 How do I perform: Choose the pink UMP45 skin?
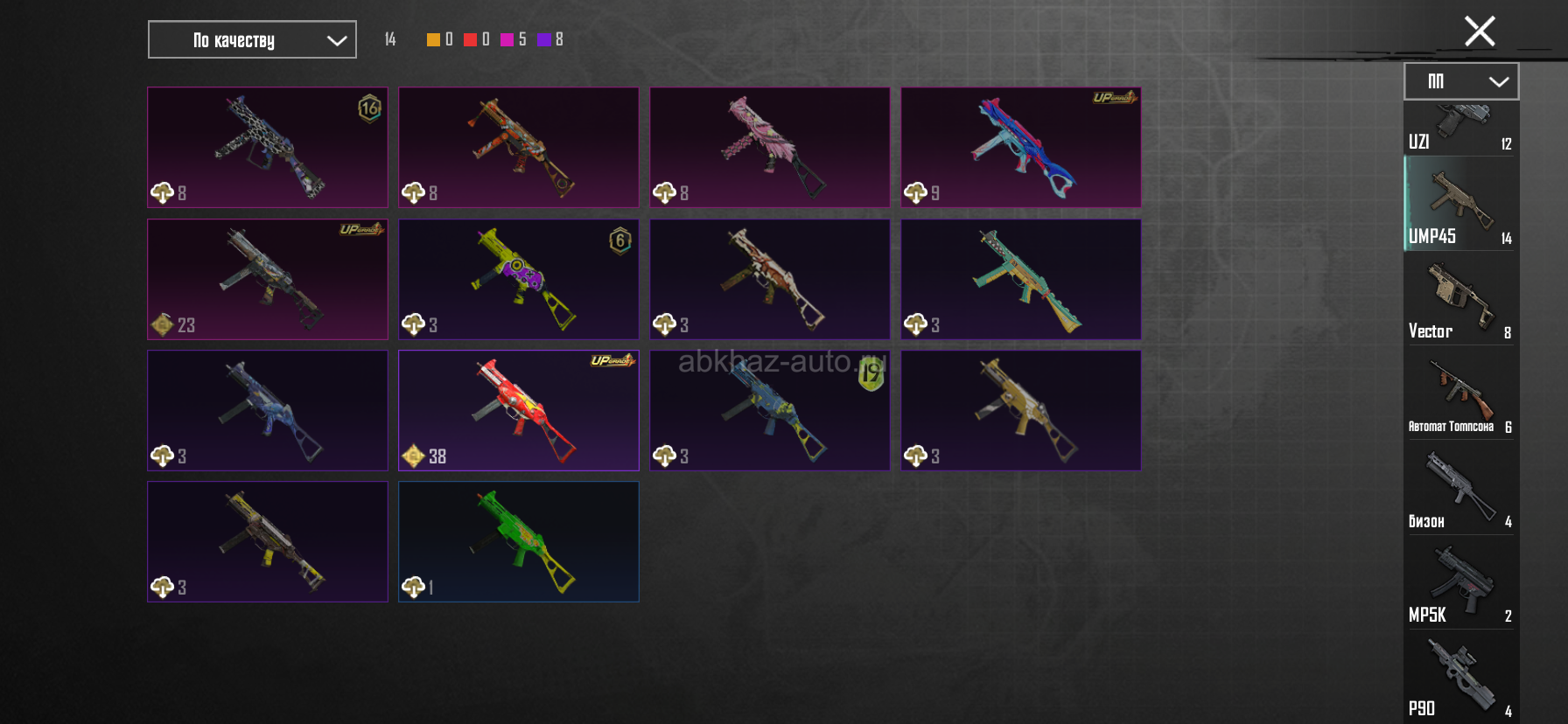770,147
